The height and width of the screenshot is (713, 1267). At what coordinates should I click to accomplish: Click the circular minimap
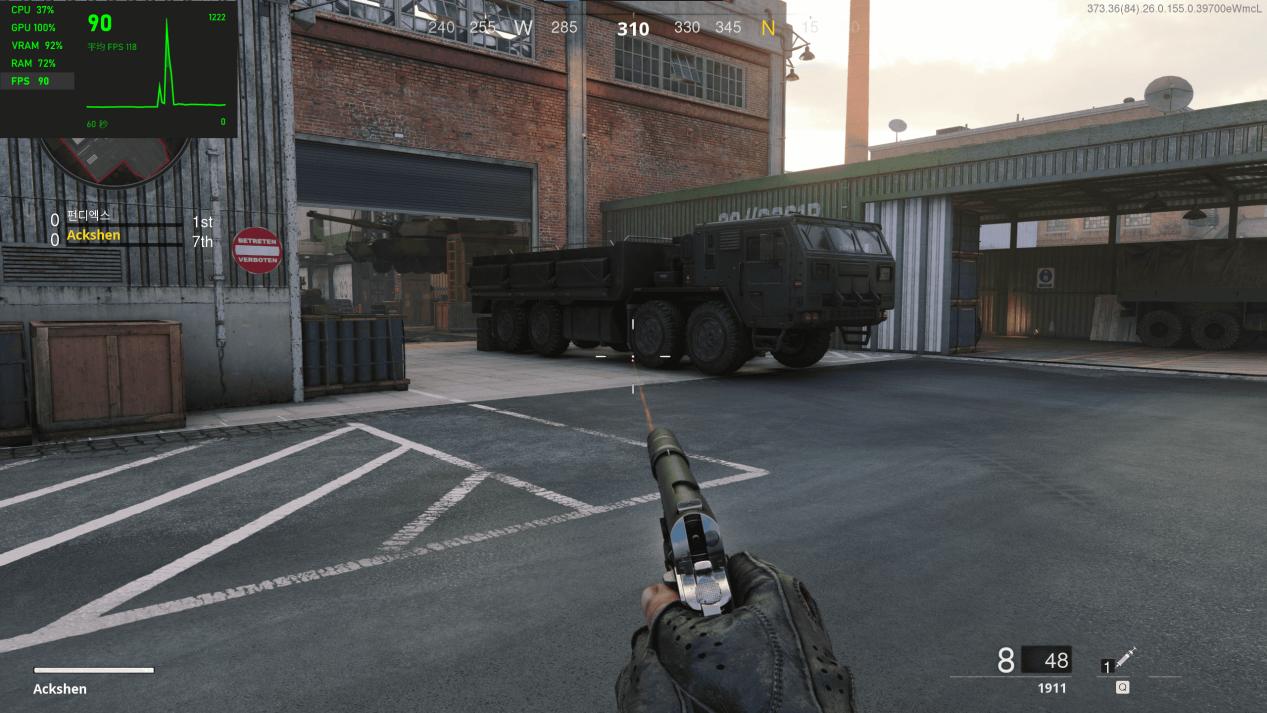pos(112,158)
